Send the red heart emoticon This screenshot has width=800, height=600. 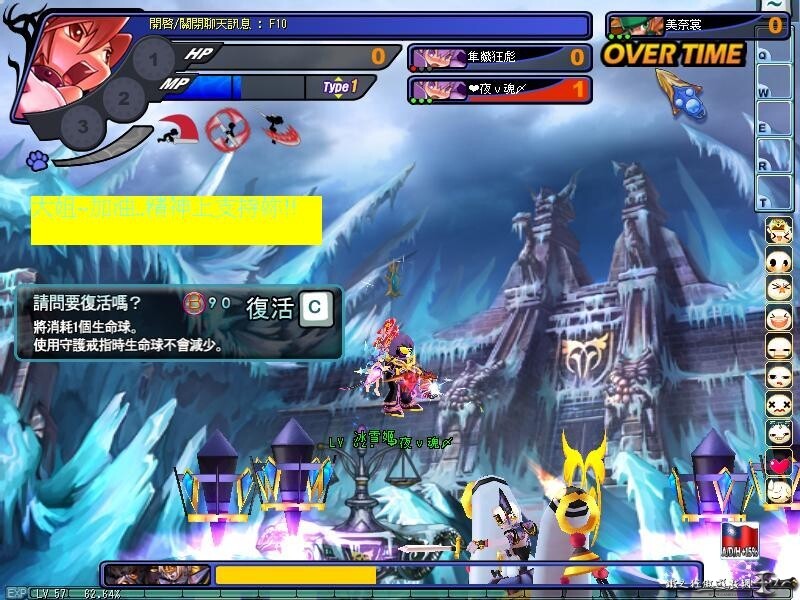click(x=779, y=464)
